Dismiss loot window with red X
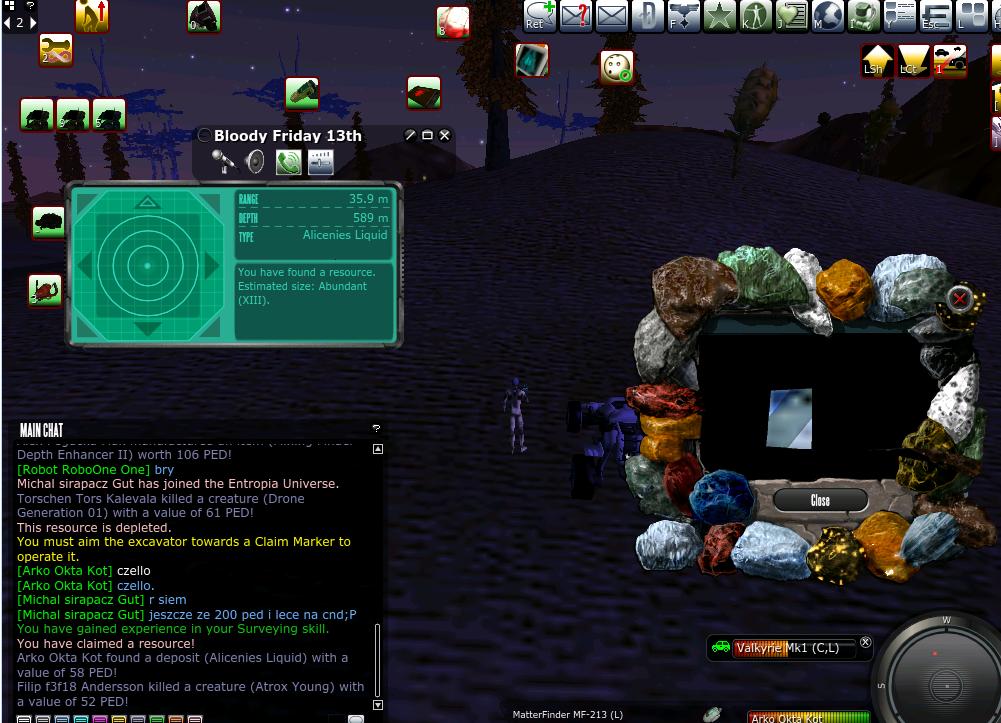The width and height of the screenshot is (1001, 723). point(959,298)
